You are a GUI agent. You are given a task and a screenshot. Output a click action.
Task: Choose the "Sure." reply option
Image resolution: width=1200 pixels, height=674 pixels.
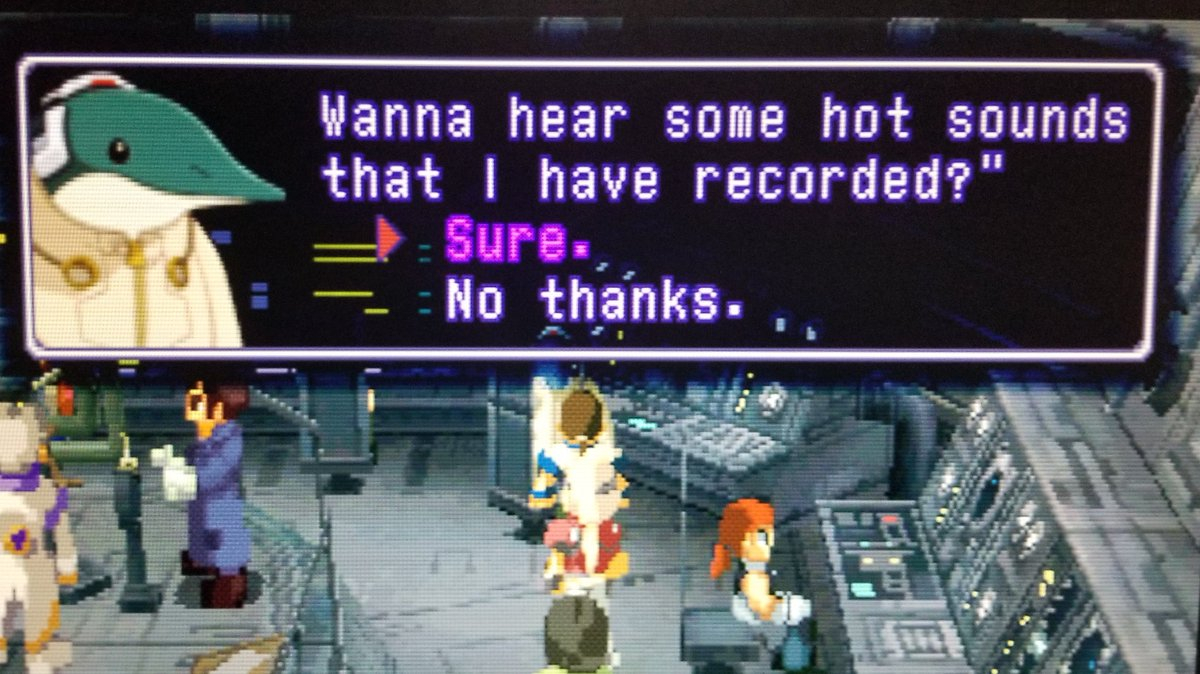(x=516, y=241)
